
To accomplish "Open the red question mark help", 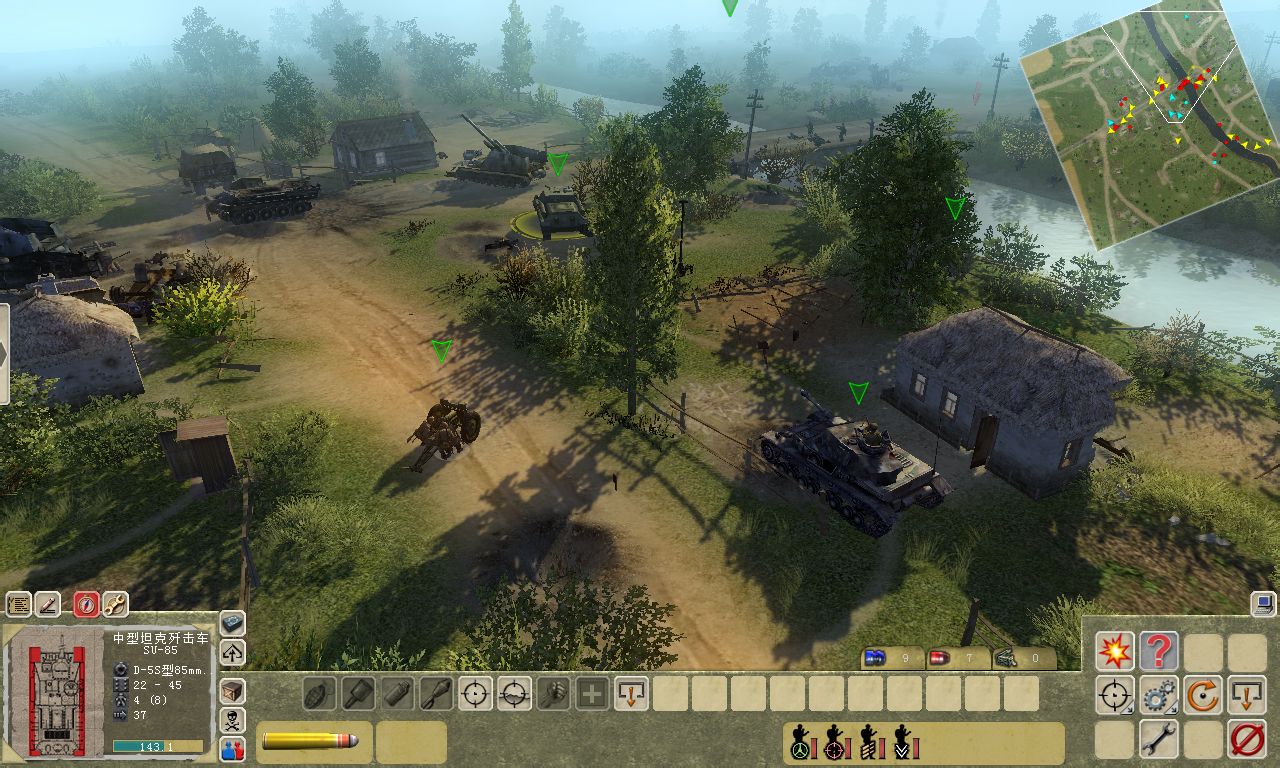I will pos(1158,652).
